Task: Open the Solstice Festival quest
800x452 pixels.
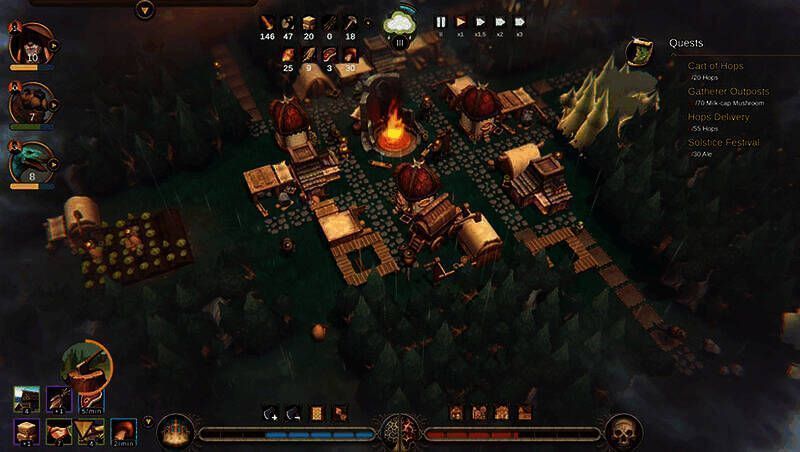Action: (x=723, y=143)
